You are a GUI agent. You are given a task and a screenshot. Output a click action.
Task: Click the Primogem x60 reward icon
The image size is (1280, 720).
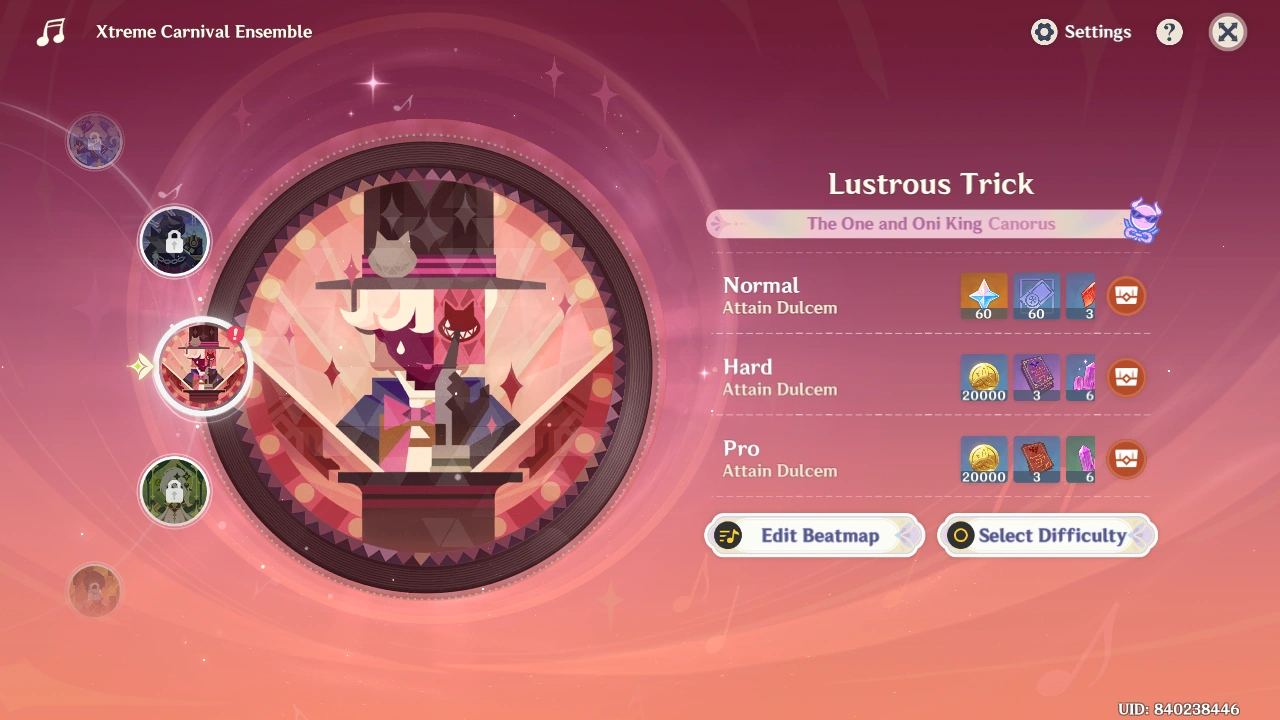point(982,295)
